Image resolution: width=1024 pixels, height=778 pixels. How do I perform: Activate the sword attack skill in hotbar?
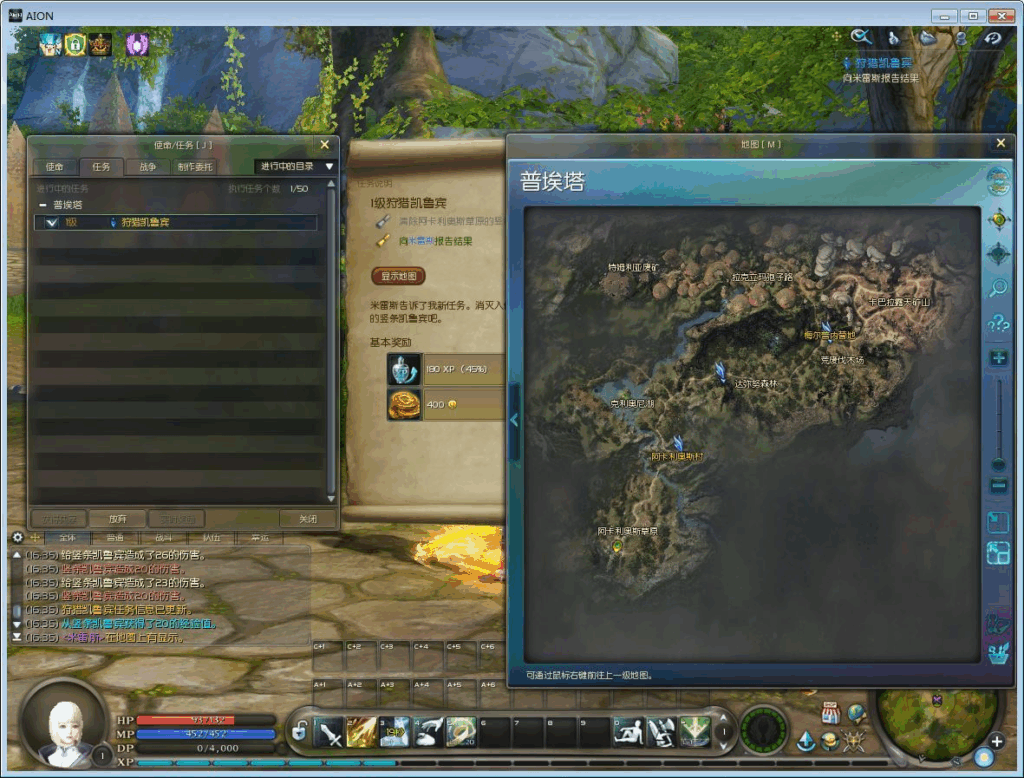click(330, 732)
